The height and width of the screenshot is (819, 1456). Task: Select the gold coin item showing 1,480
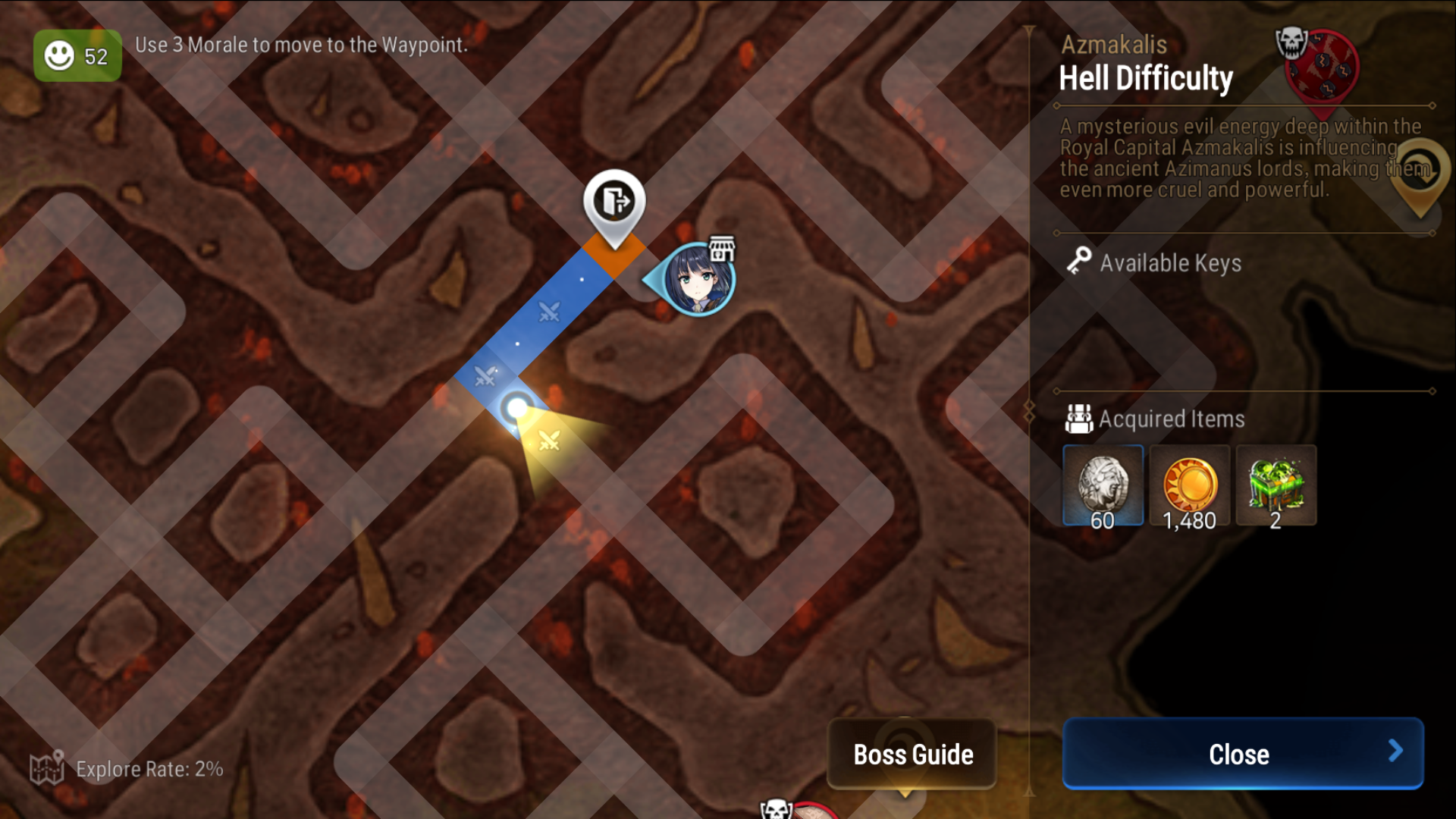click(x=1190, y=484)
